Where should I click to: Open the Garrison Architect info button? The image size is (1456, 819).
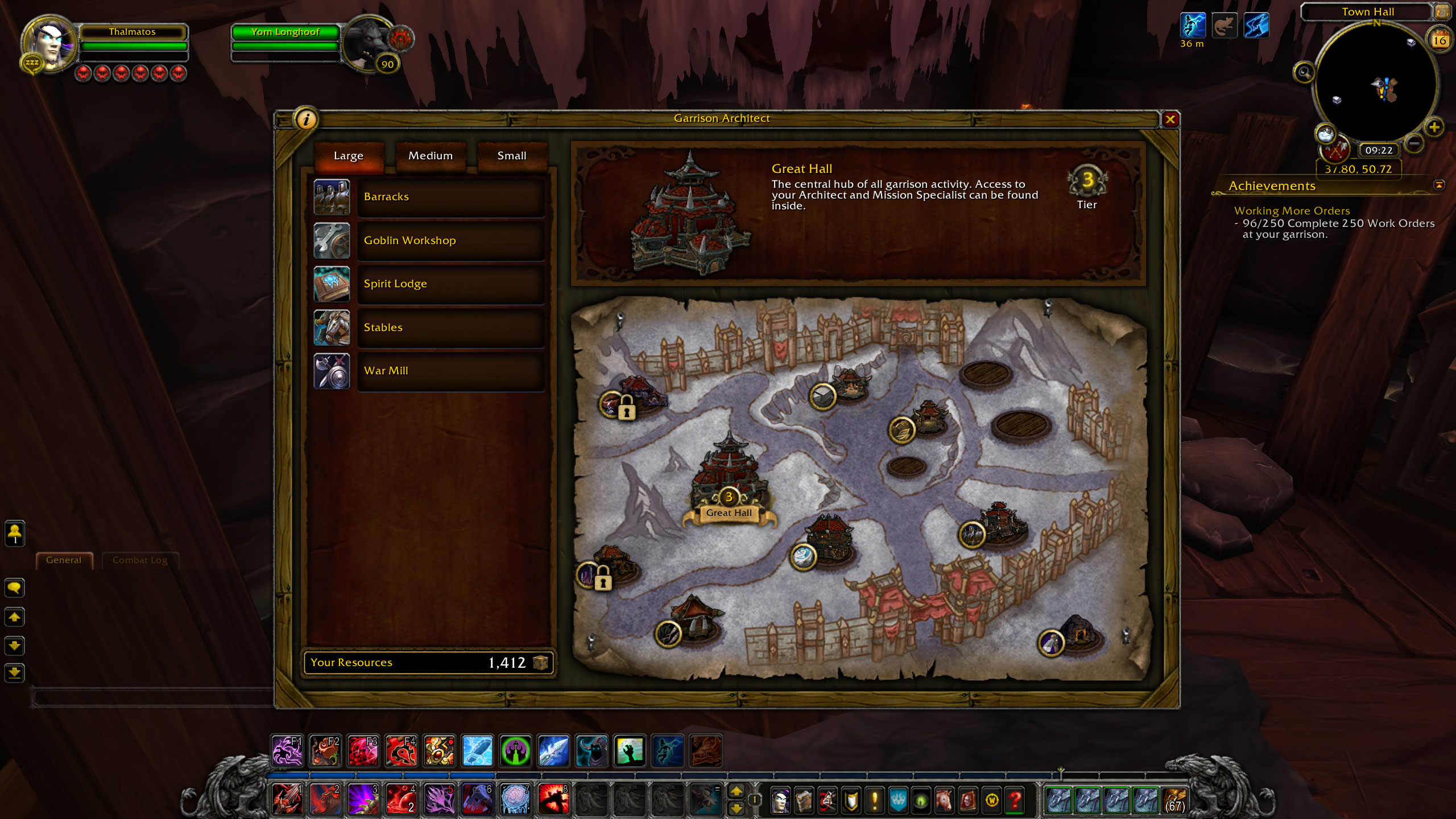(x=307, y=119)
